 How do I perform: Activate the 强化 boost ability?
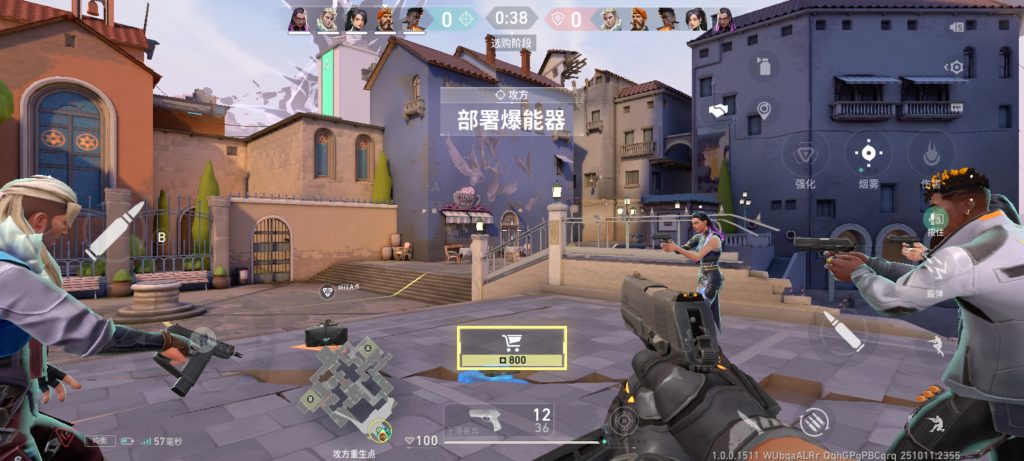pos(805,155)
